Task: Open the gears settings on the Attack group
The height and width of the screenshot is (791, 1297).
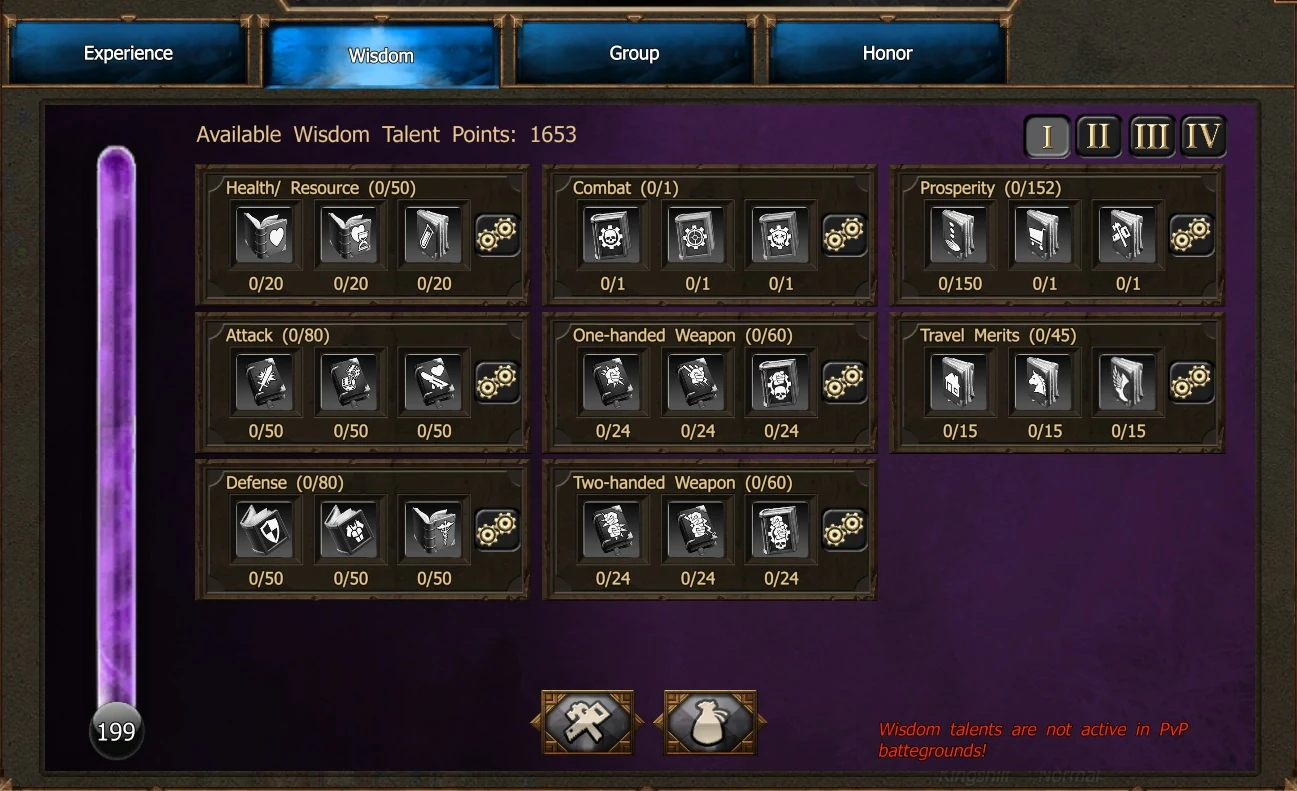Action: click(x=497, y=381)
